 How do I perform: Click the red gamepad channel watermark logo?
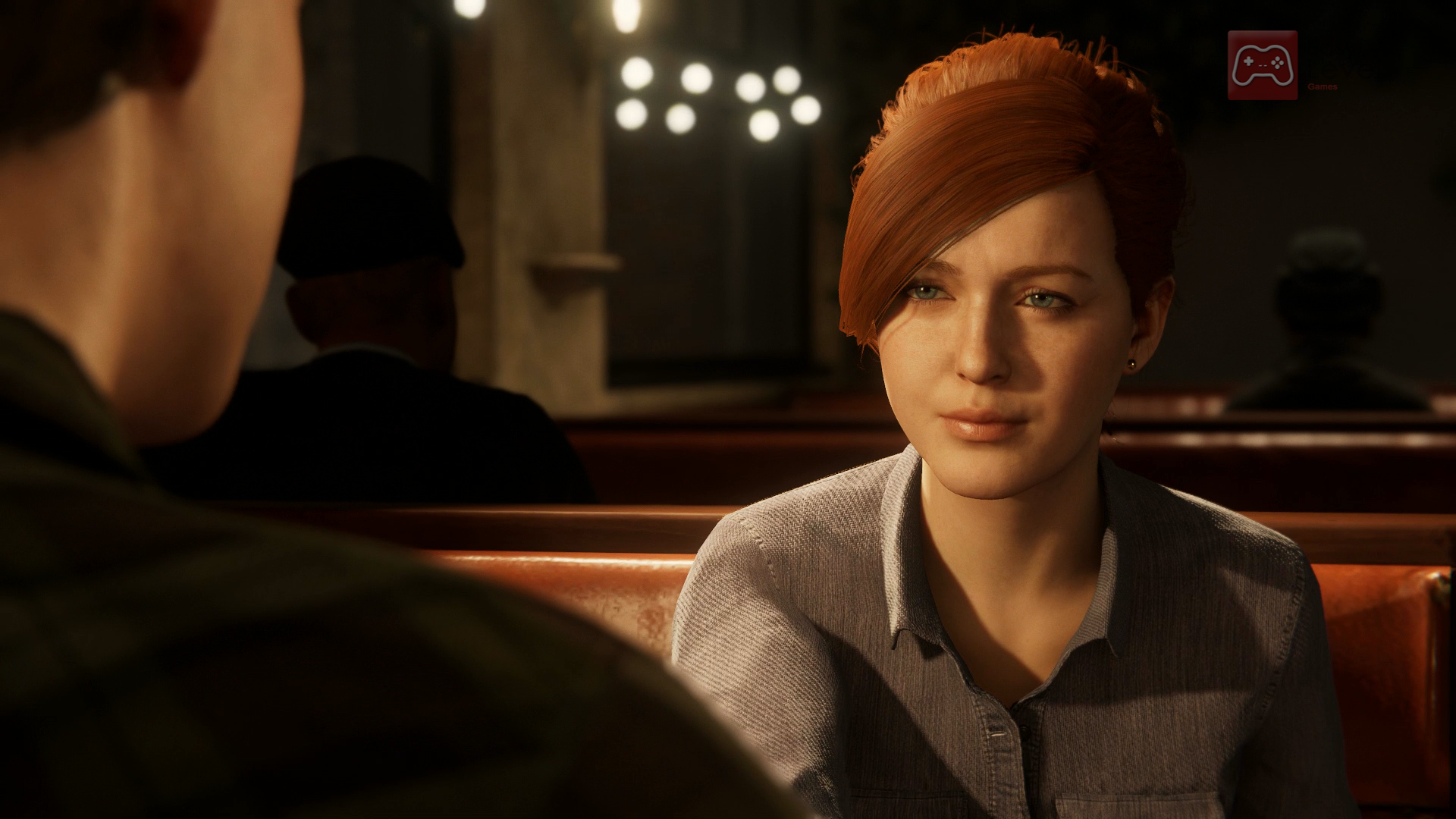point(1262,65)
